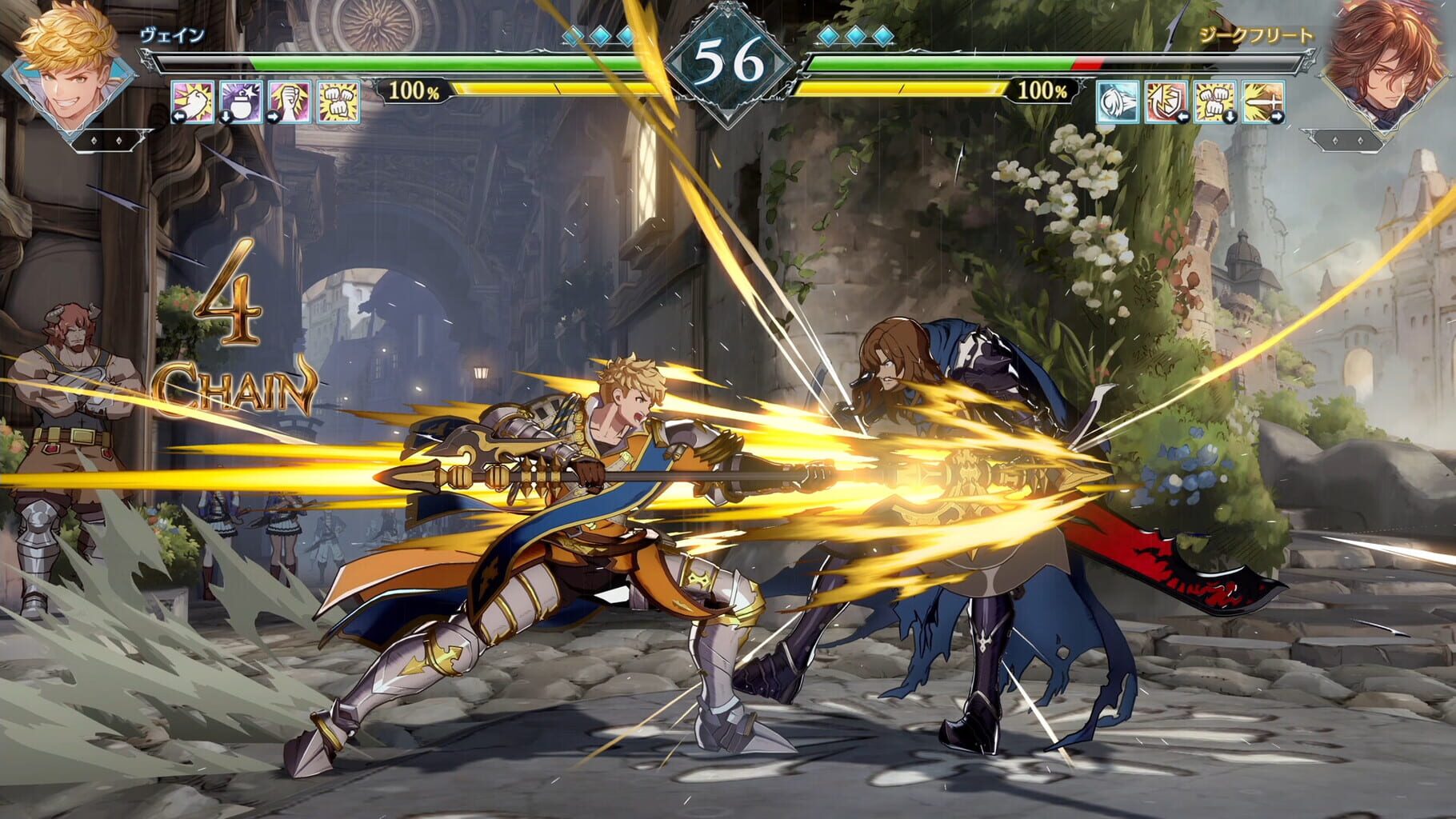Click the down-arrow badge on Vane's bomb skill
The width and height of the screenshot is (1456, 819).
(226, 118)
